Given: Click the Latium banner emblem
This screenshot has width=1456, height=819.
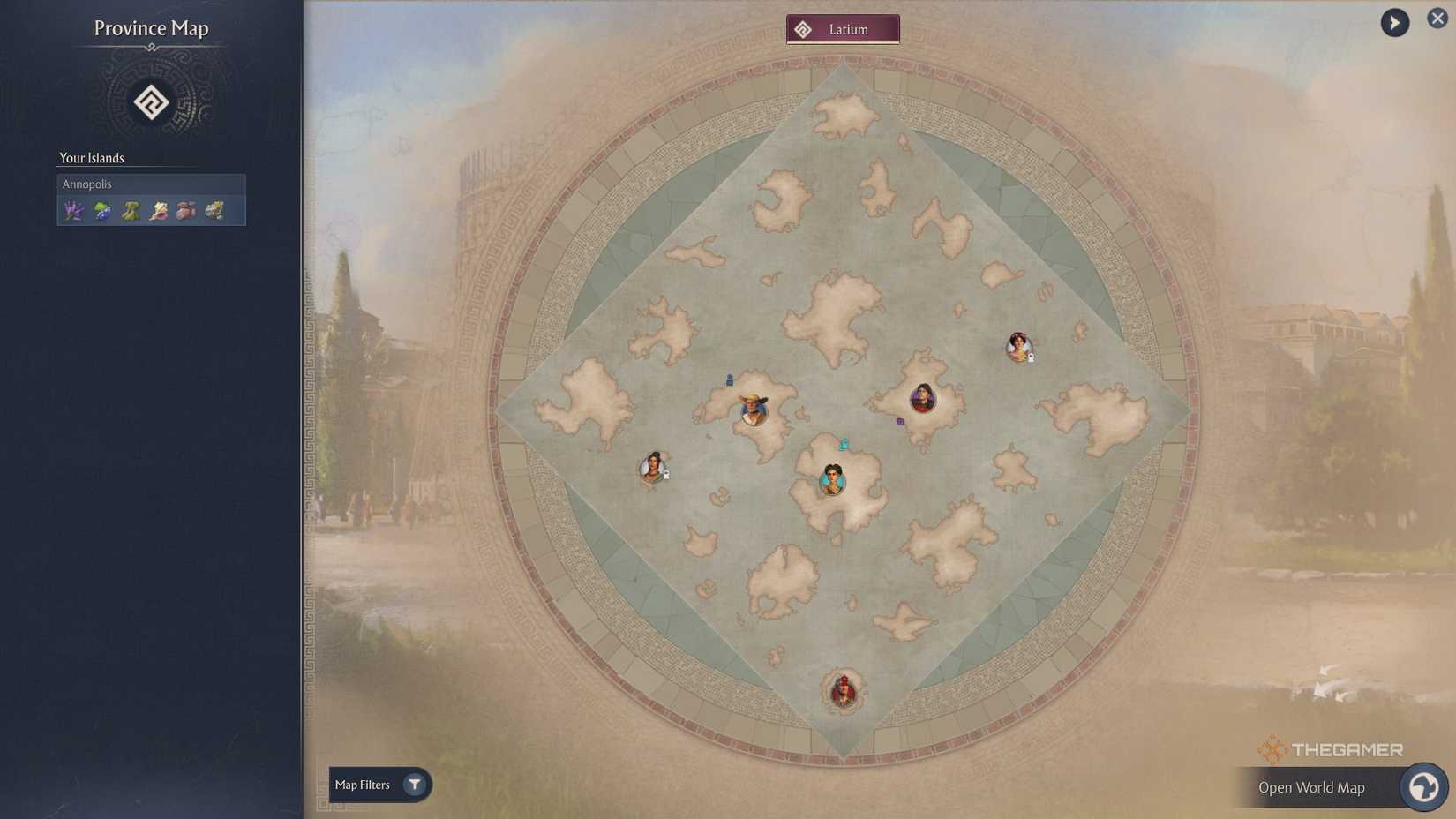Looking at the screenshot, I should pyautogui.click(x=802, y=28).
